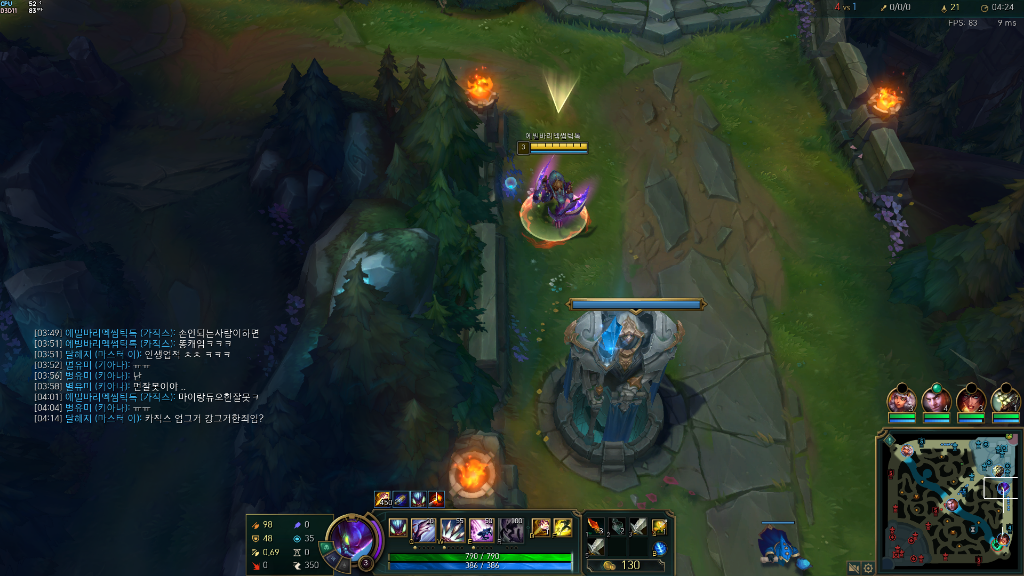Activate the Flash summoner spell
The image size is (1024, 576).
pyautogui.click(x=562, y=527)
